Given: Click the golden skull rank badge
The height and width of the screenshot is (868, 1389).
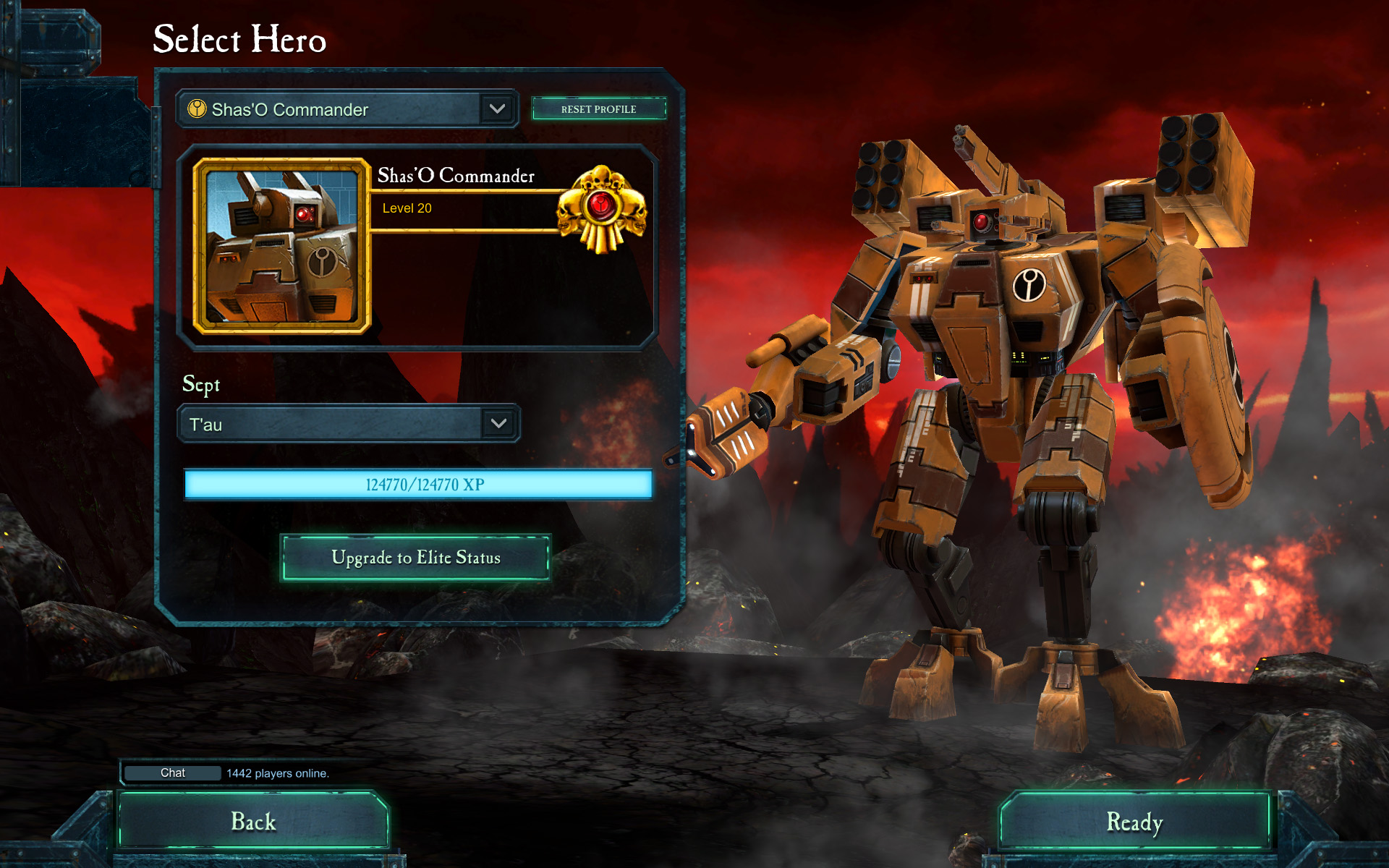Looking at the screenshot, I should tap(601, 209).
